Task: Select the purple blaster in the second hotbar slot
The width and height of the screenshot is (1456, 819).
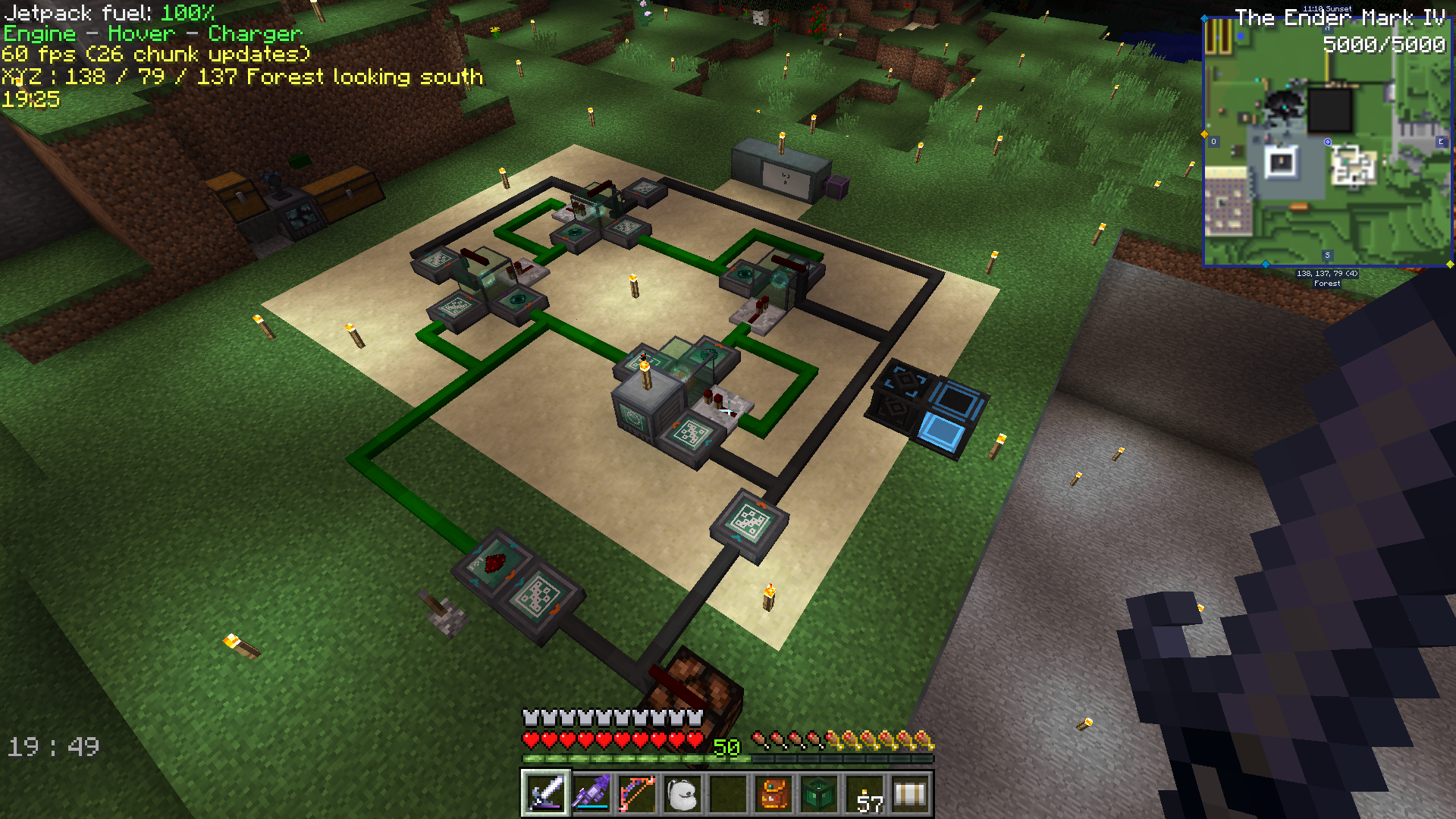Action: click(589, 794)
